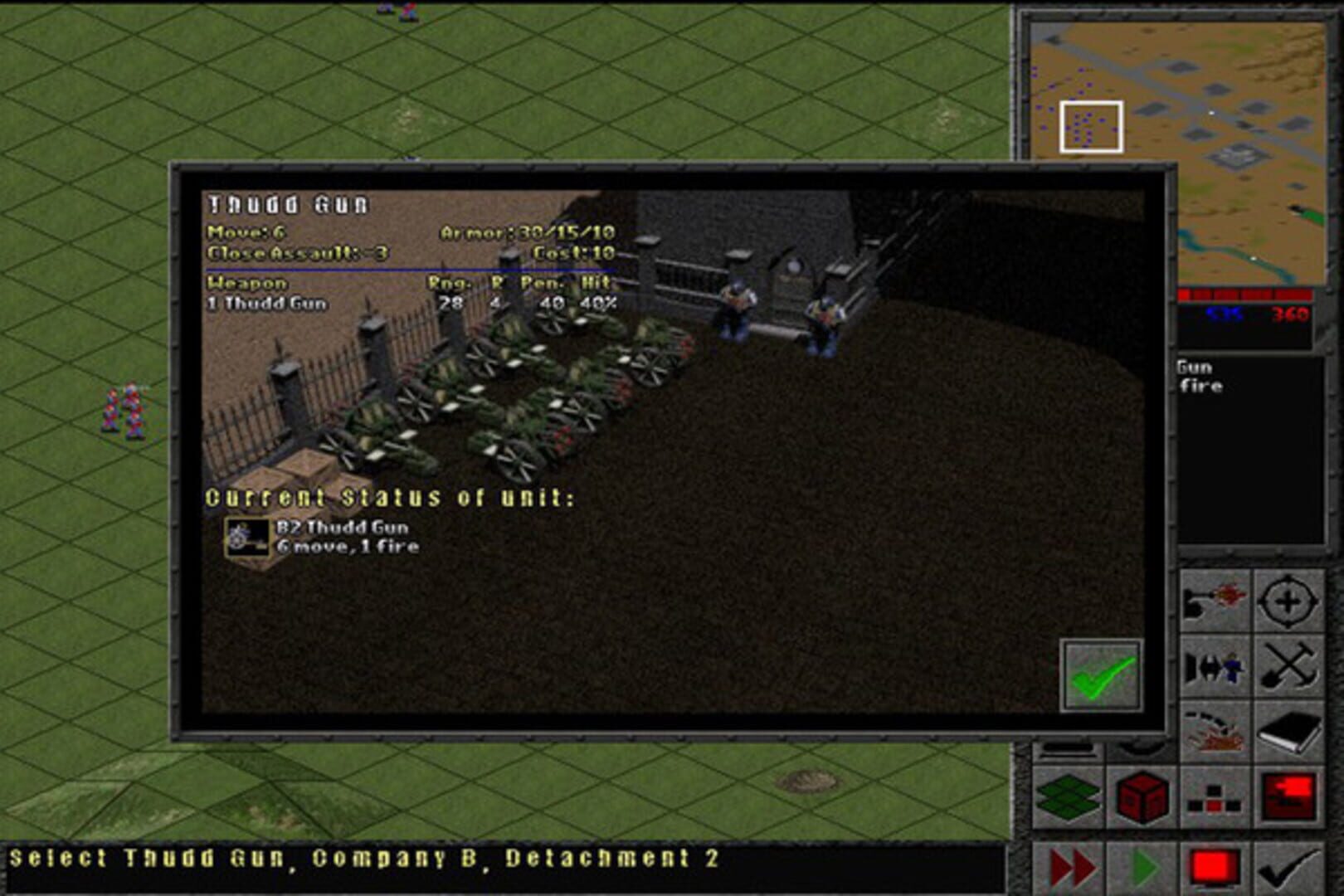This screenshot has height=896, width=1344.
Task: Click the green stacked tiles icon
Action: pyautogui.click(x=1067, y=796)
